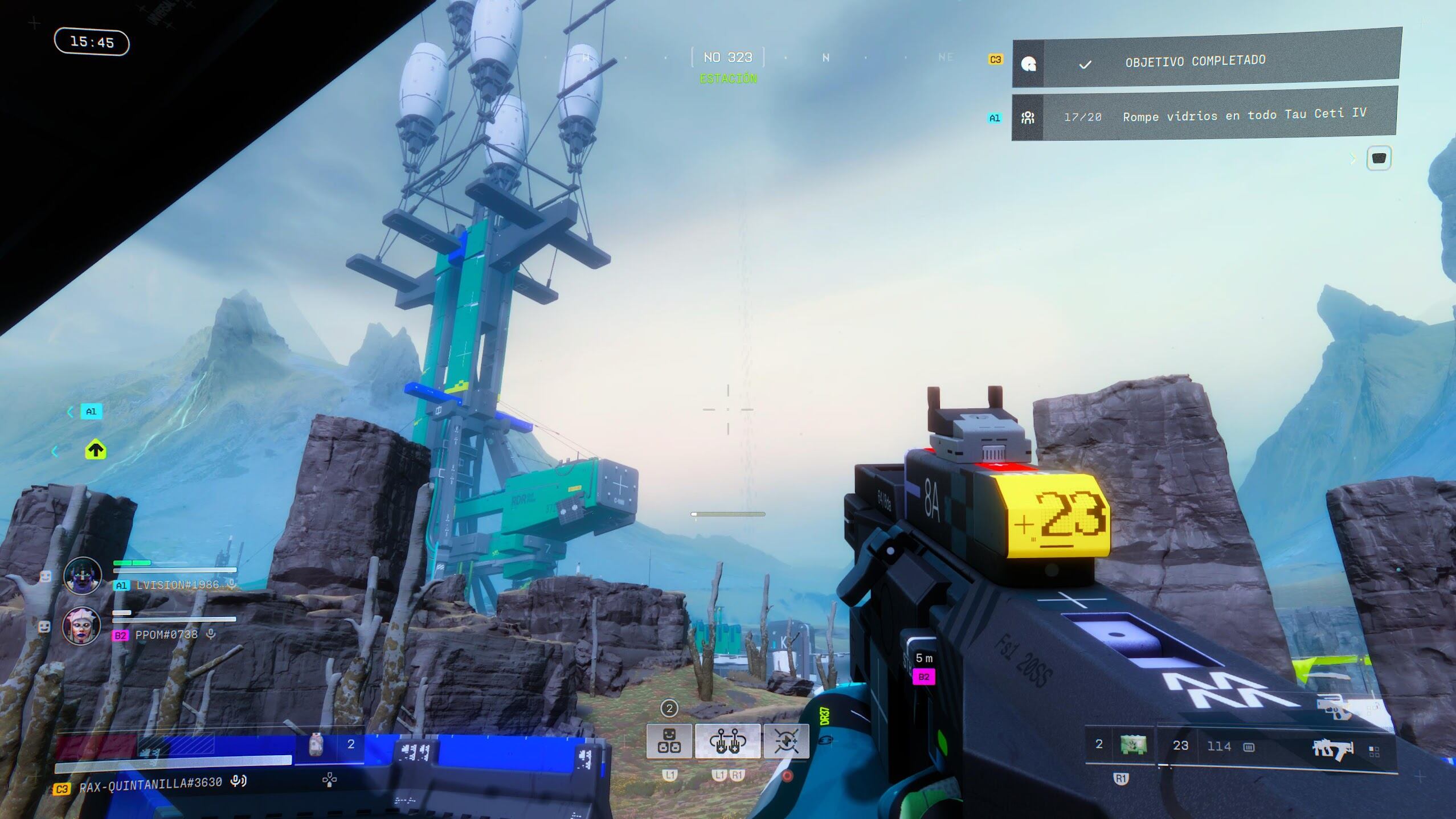The width and height of the screenshot is (1456, 819).
Task: Use the canister item by the health bar
Action: tap(316, 745)
